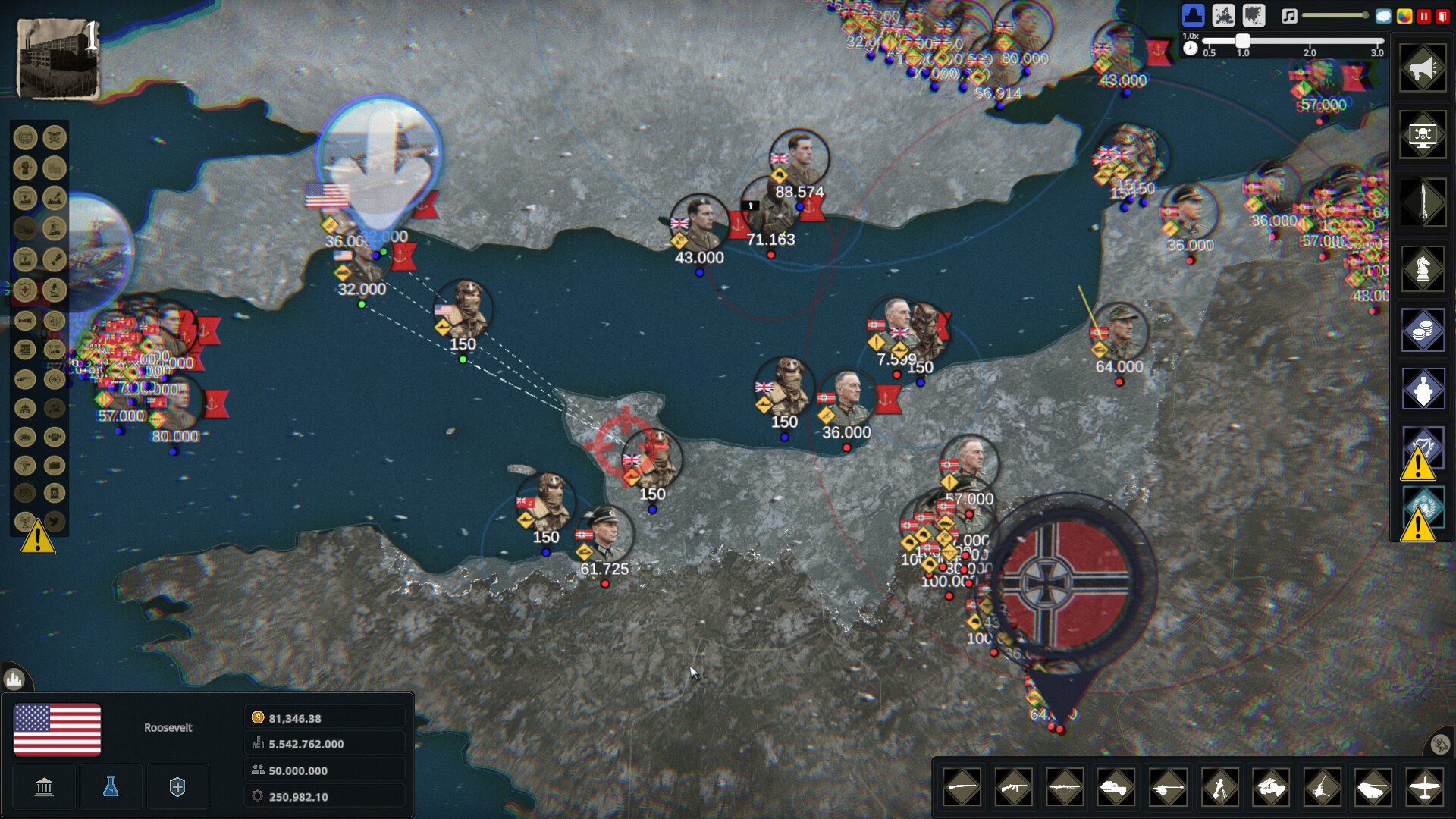Click the red cross medical icon

point(25,290)
